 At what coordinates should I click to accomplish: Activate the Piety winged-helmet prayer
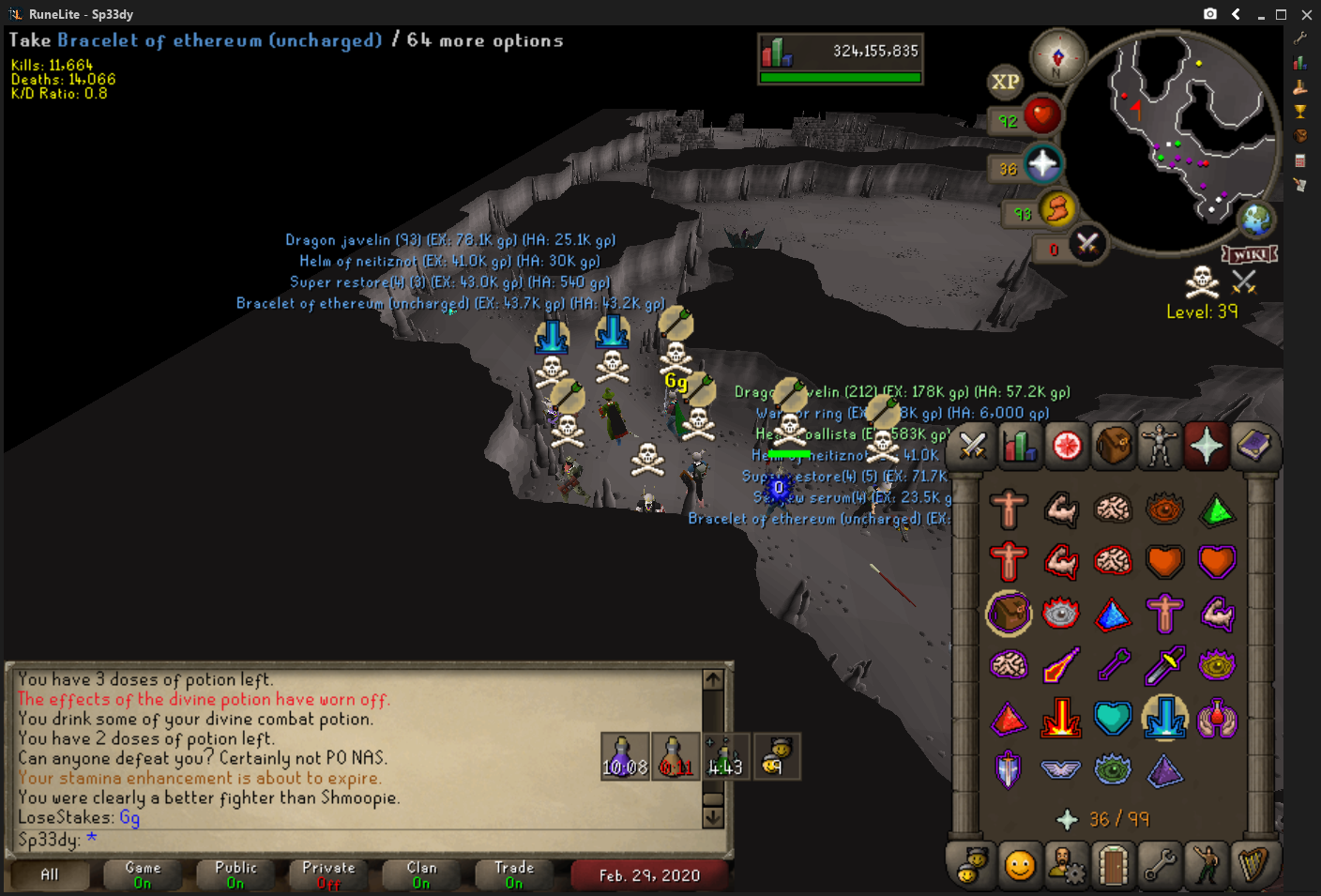coord(1060,770)
